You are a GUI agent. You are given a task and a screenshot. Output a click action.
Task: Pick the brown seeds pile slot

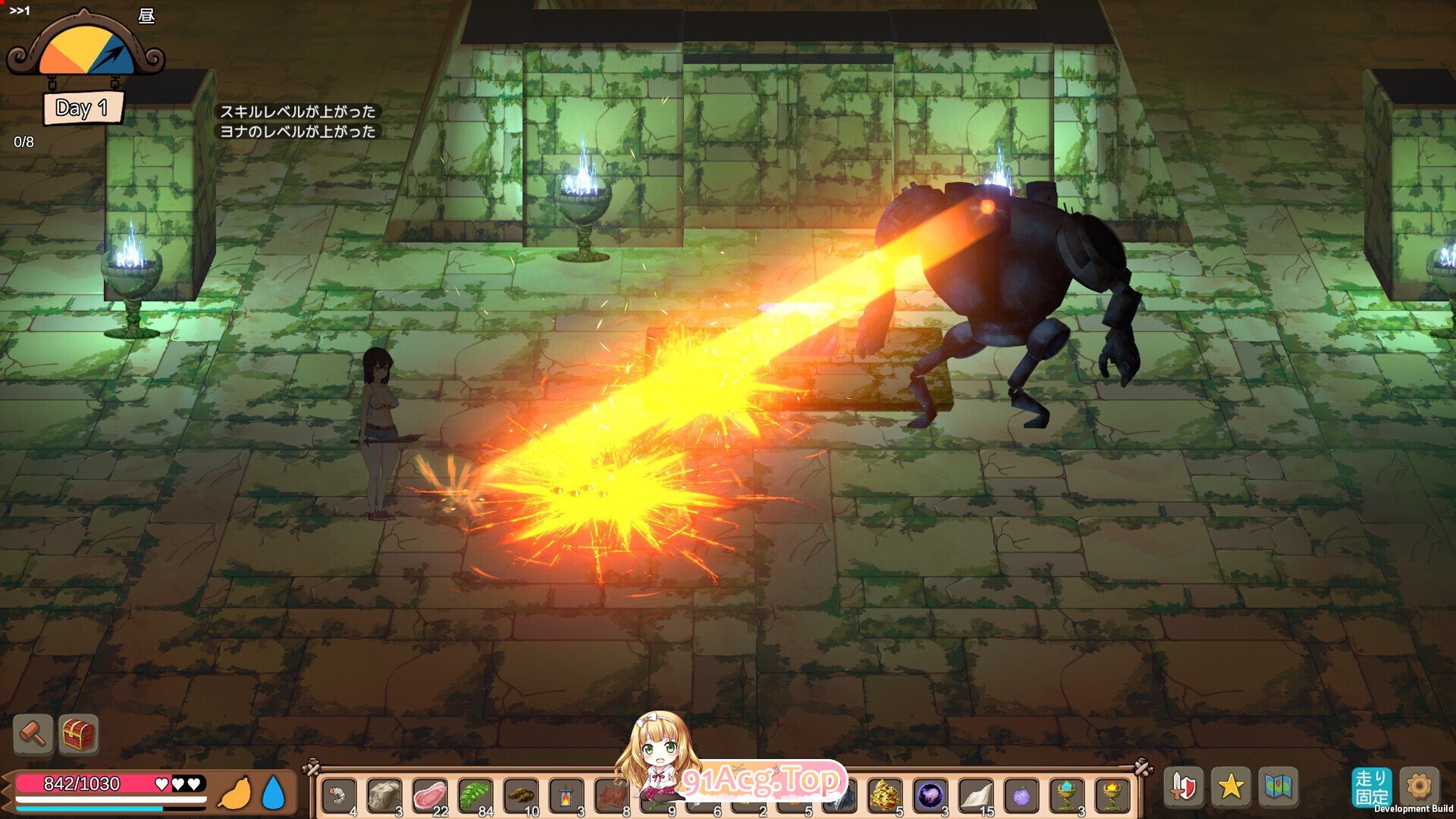pos(521,796)
